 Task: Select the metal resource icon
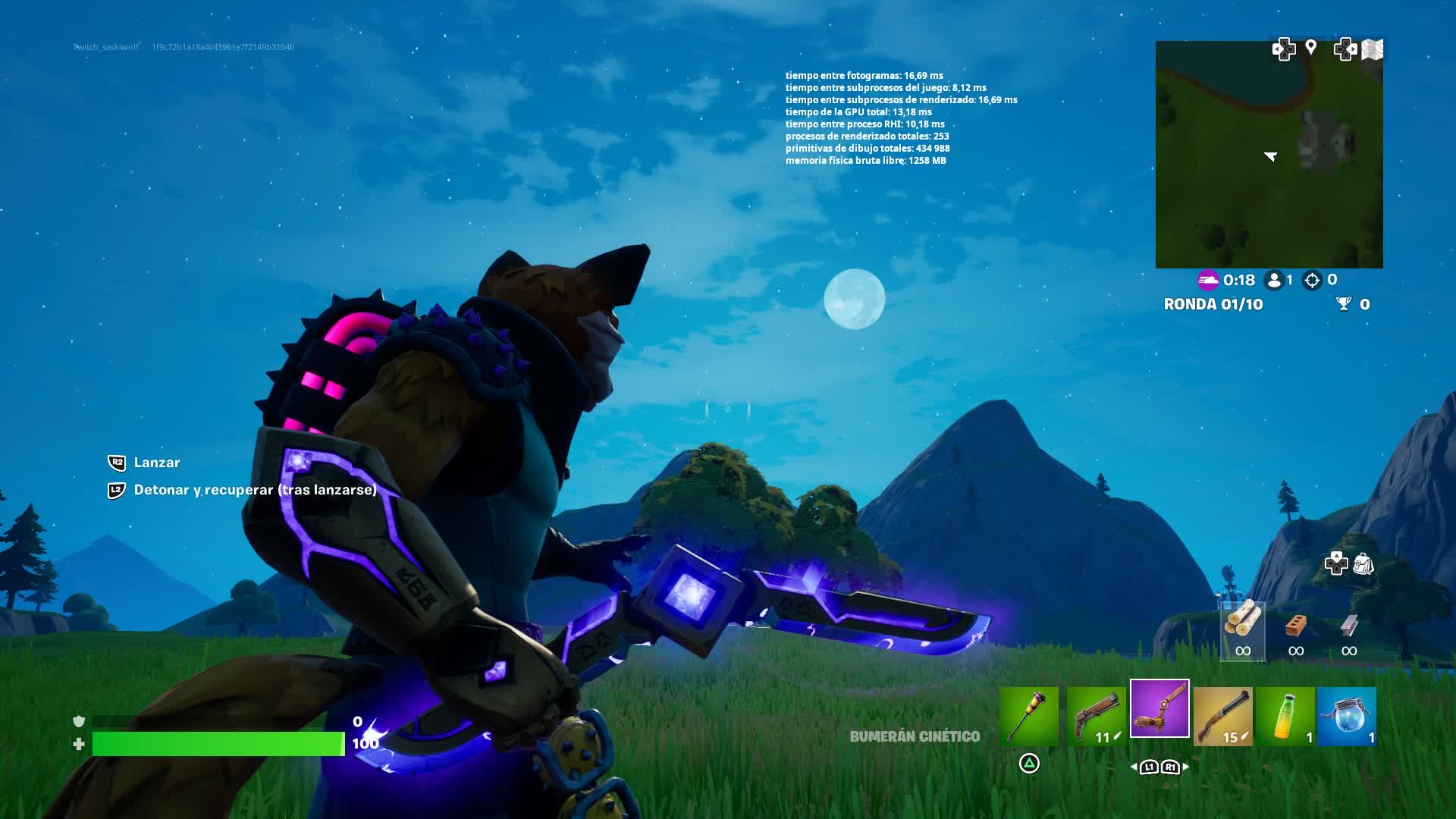tap(1348, 625)
